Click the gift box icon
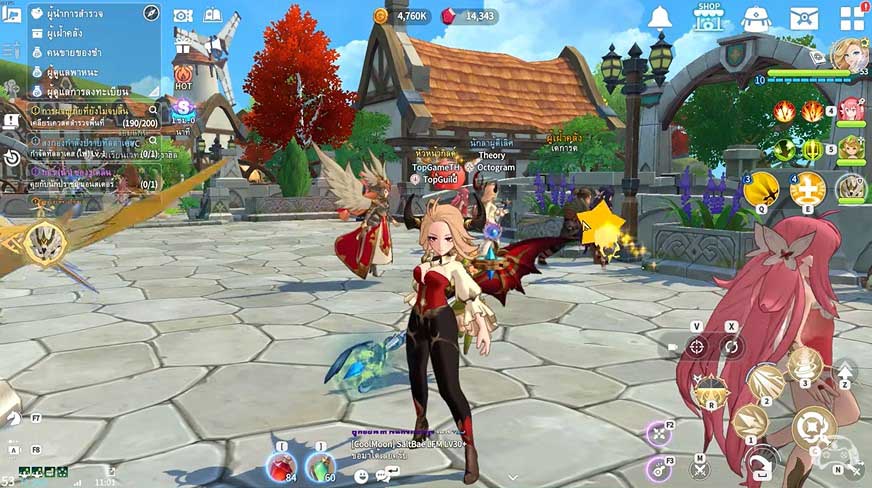Screen dimensions: 872x488 (x=182, y=45)
